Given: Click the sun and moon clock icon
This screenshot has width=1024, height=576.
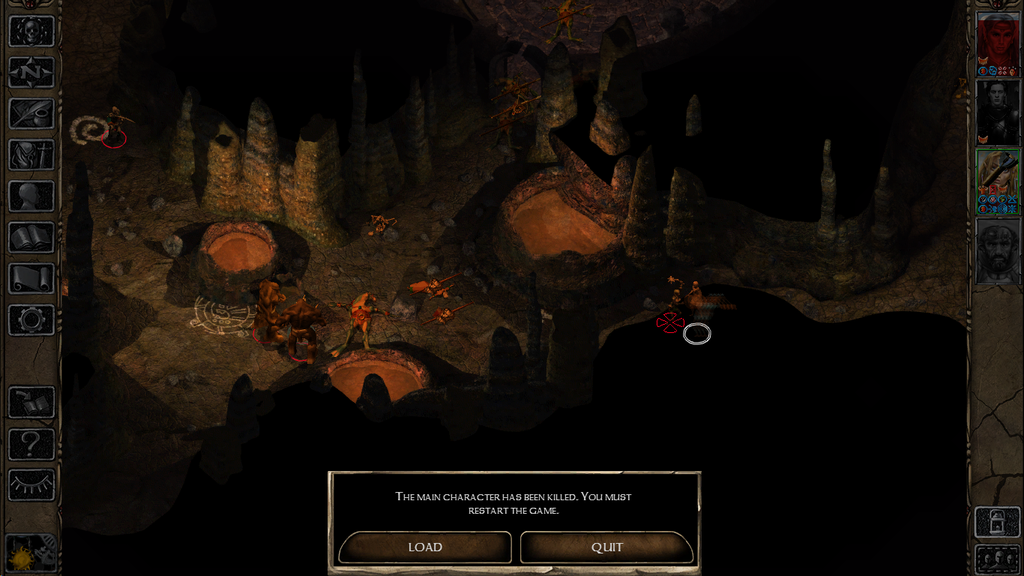Looking at the screenshot, I should pyautogui.click(x=31, y=552).
